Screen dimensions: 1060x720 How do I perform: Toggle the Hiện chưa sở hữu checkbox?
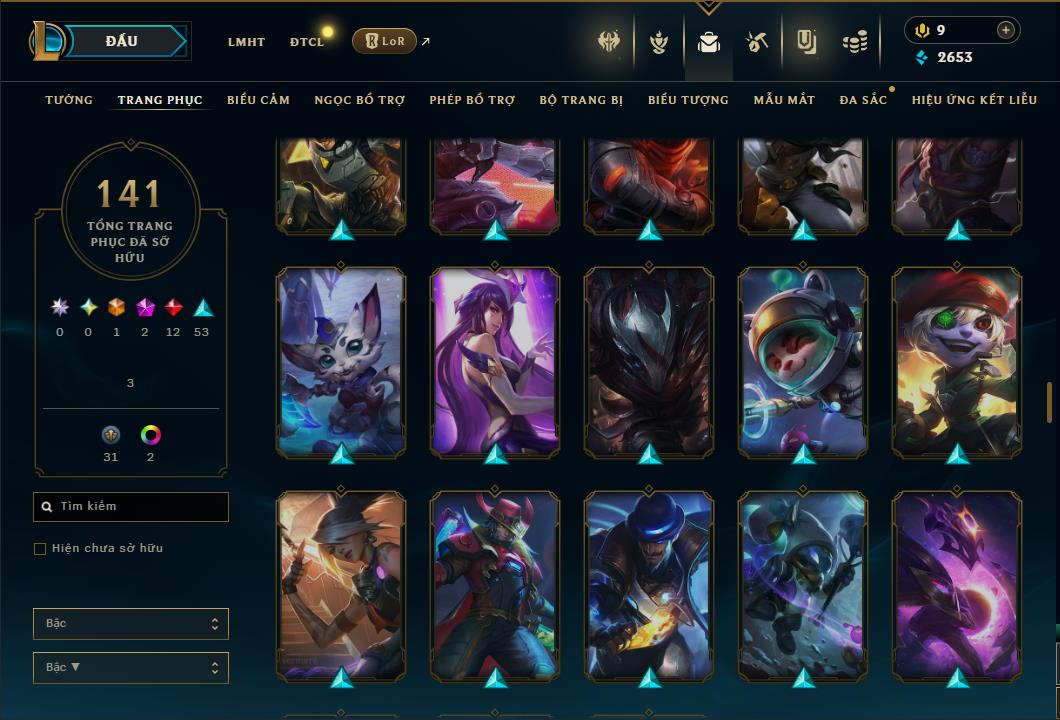pyautogui.click(x=40, y=549)
